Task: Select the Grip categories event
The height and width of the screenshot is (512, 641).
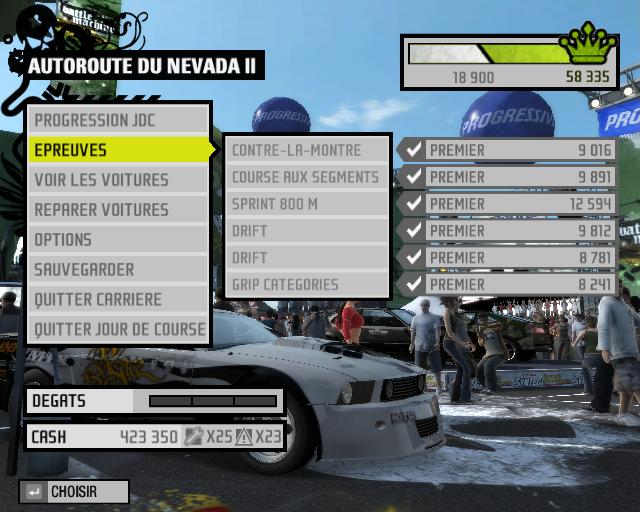Action: coord(306,284)
